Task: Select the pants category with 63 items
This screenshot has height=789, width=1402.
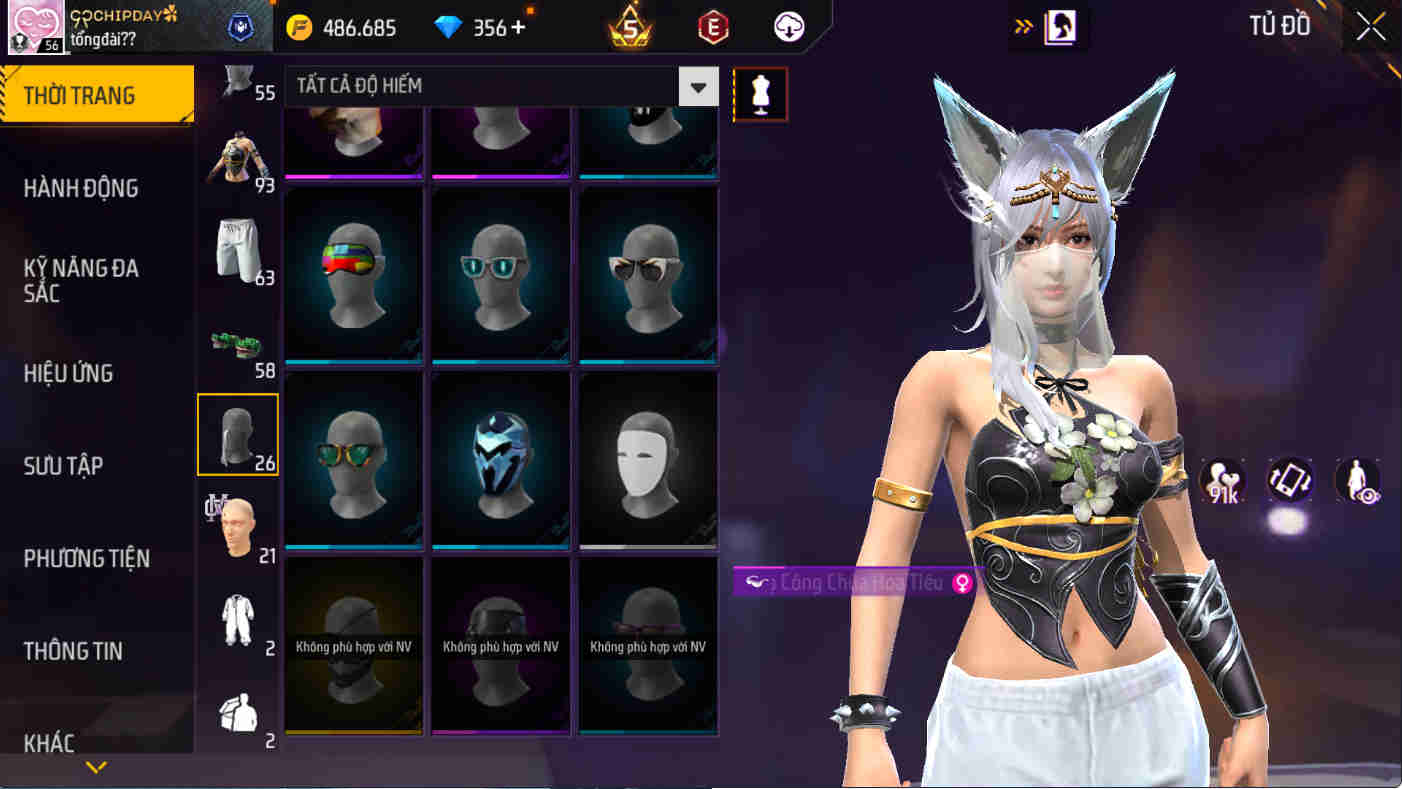Action: 237,245
